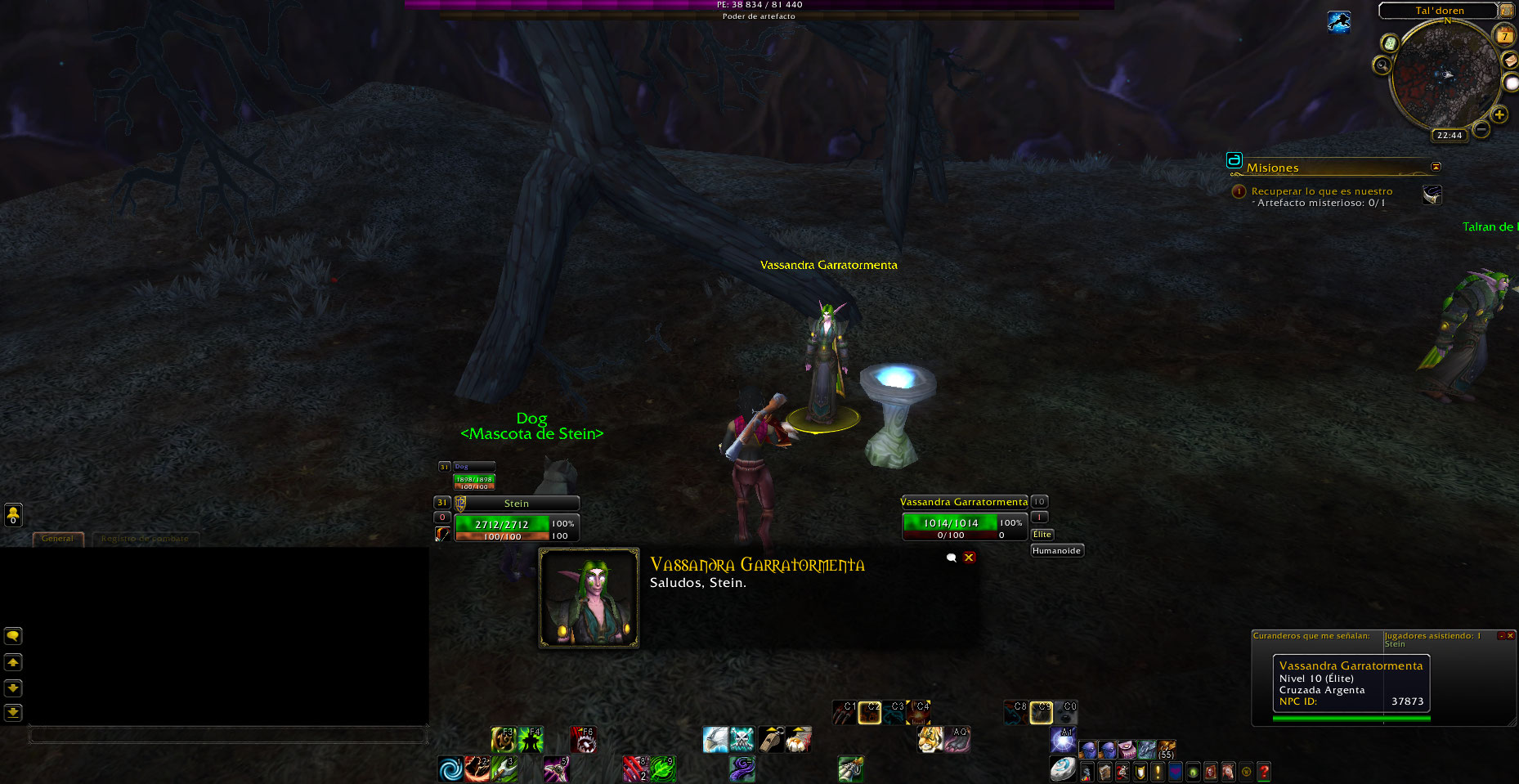Click the magnifying glass tracking button
The image size is (1519, 784).
click(1382, 65)
